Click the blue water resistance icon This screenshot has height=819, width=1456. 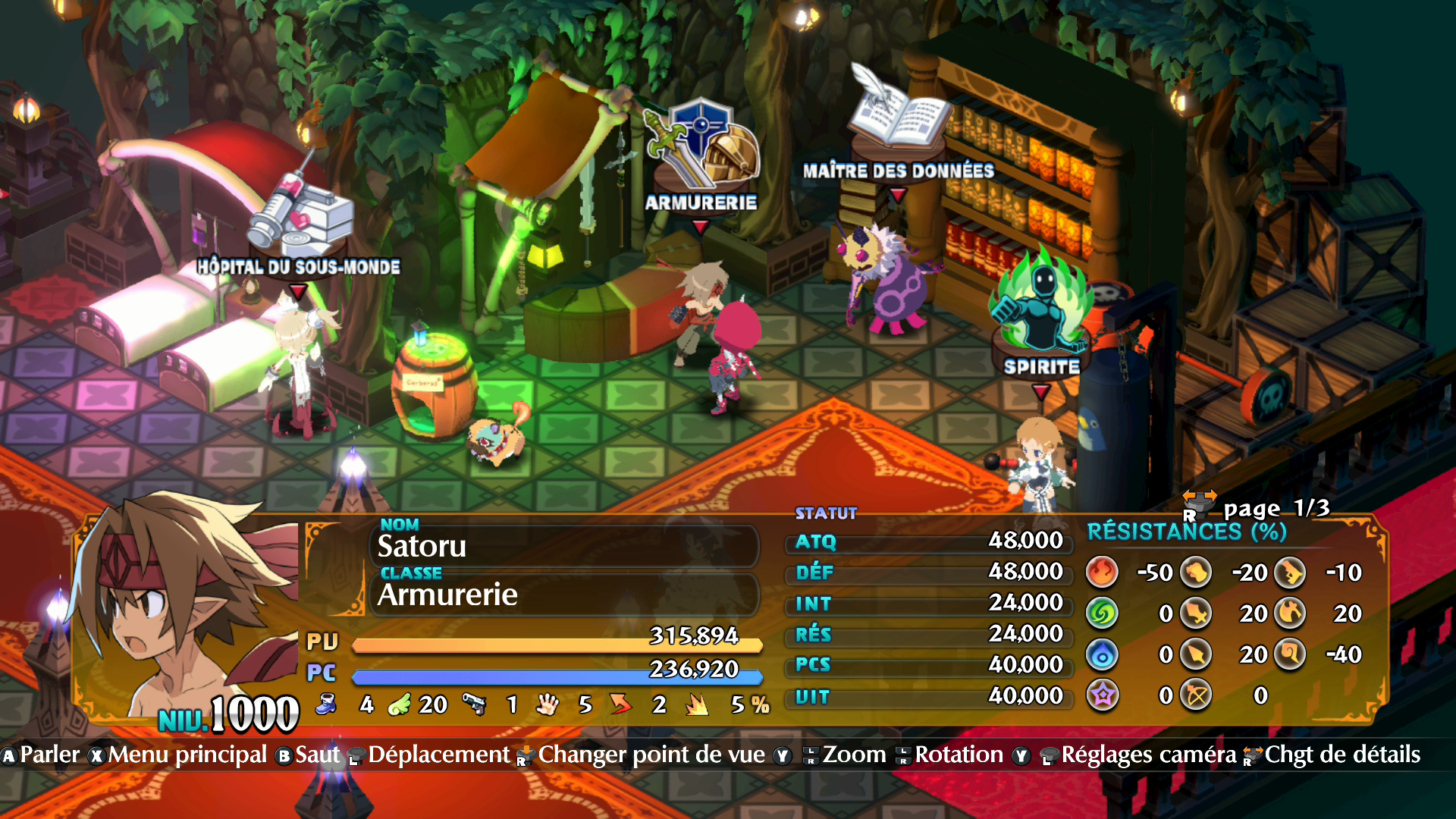1102,654
